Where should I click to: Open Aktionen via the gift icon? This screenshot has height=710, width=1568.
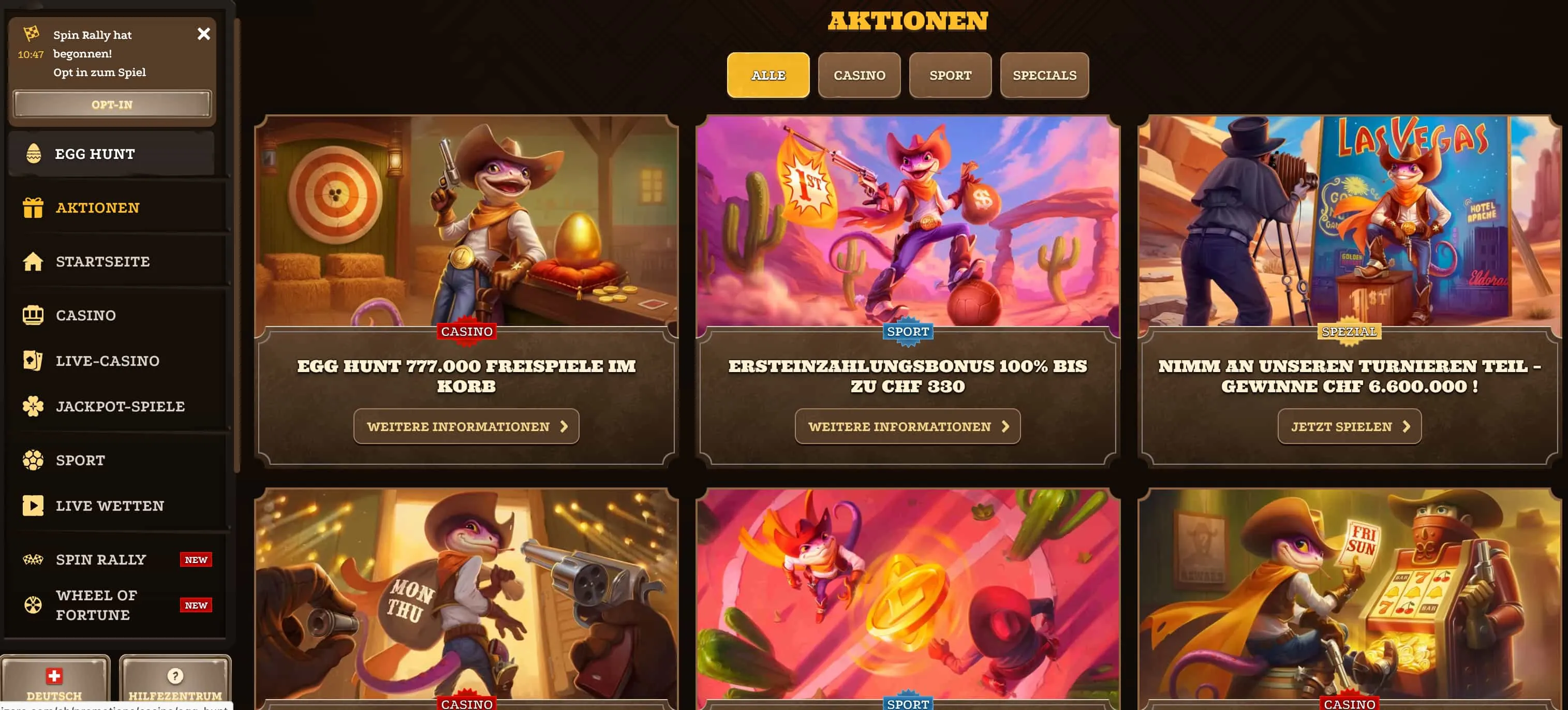(x=33, y=207)
